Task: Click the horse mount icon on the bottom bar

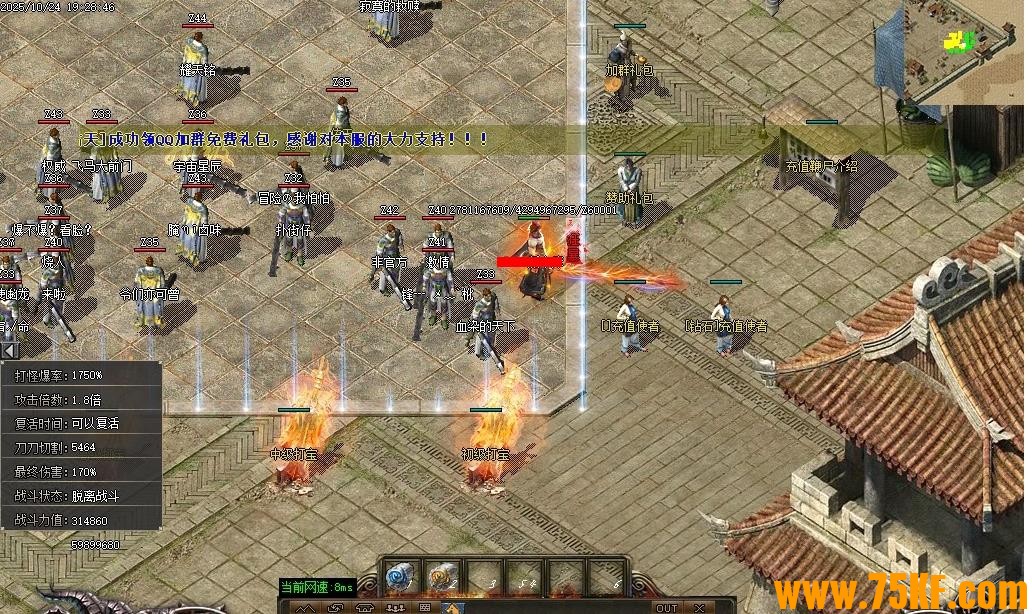Action: point(453,607)
